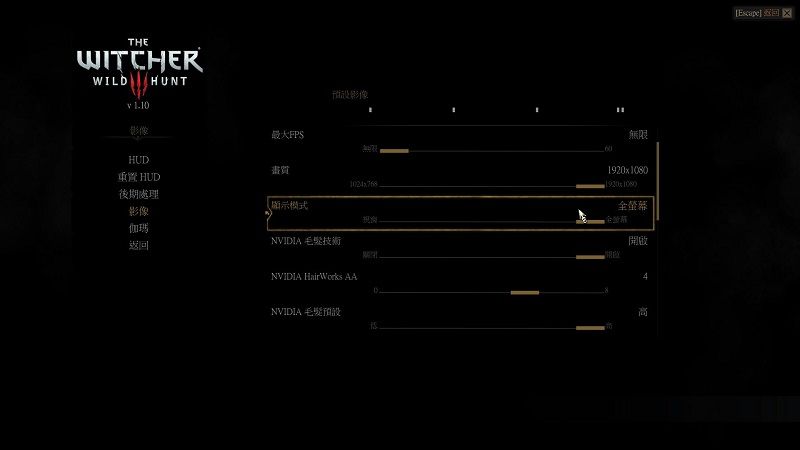
Task: Select the 重置 HUD (reset HUD) entry
Action: tap(138, 177)
